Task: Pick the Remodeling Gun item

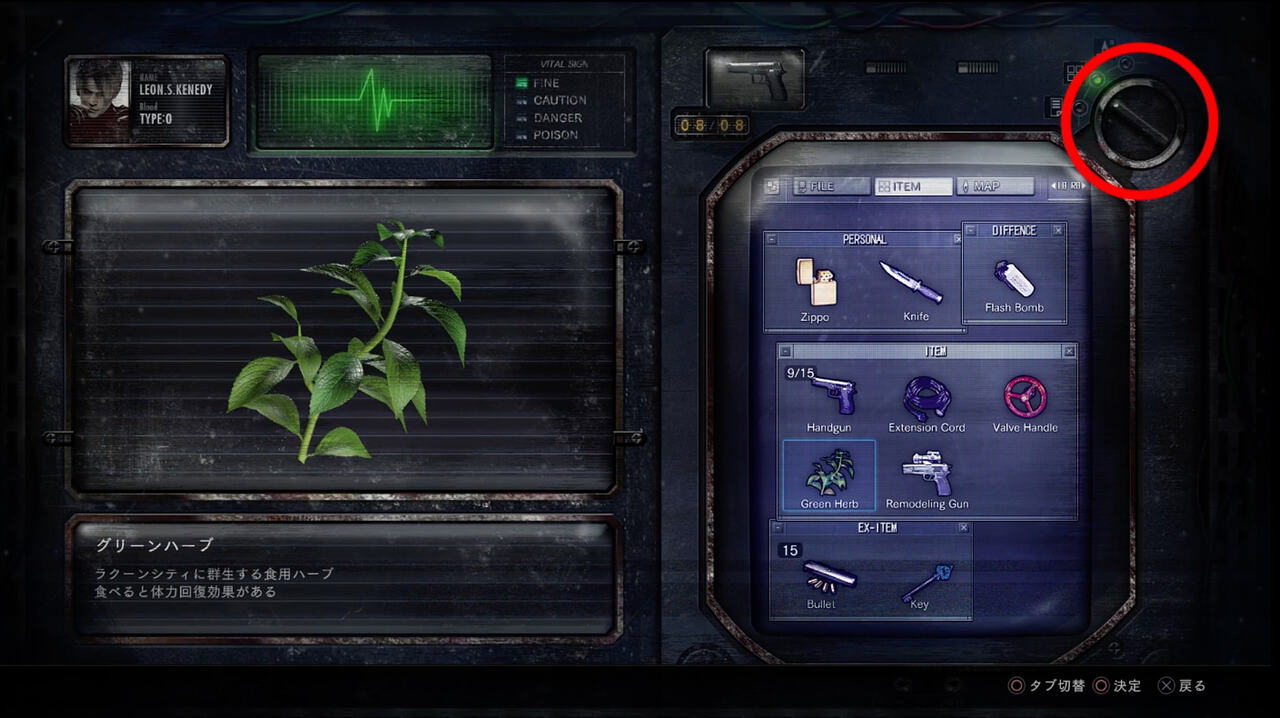Action: pos(926,477)
